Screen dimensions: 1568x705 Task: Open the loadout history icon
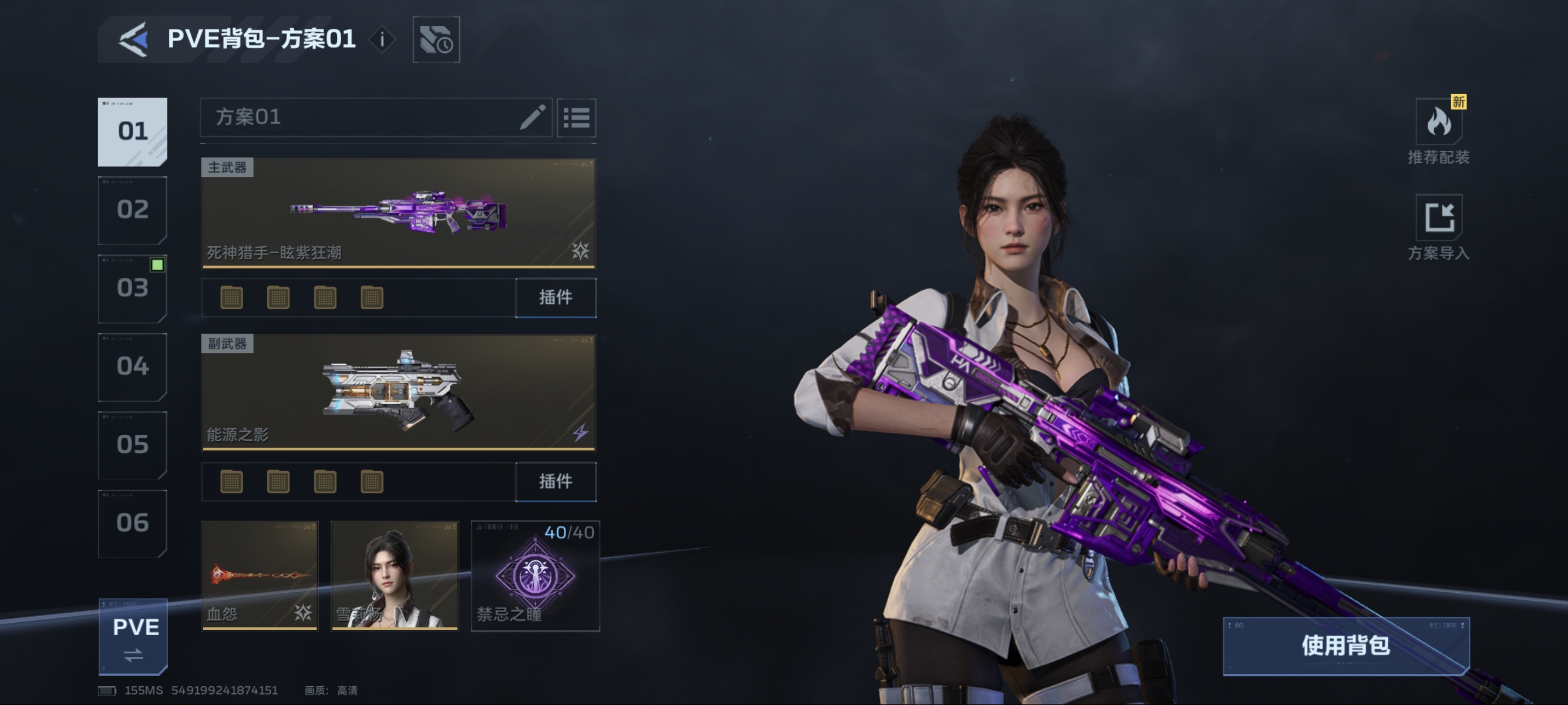tap(436, 39)
